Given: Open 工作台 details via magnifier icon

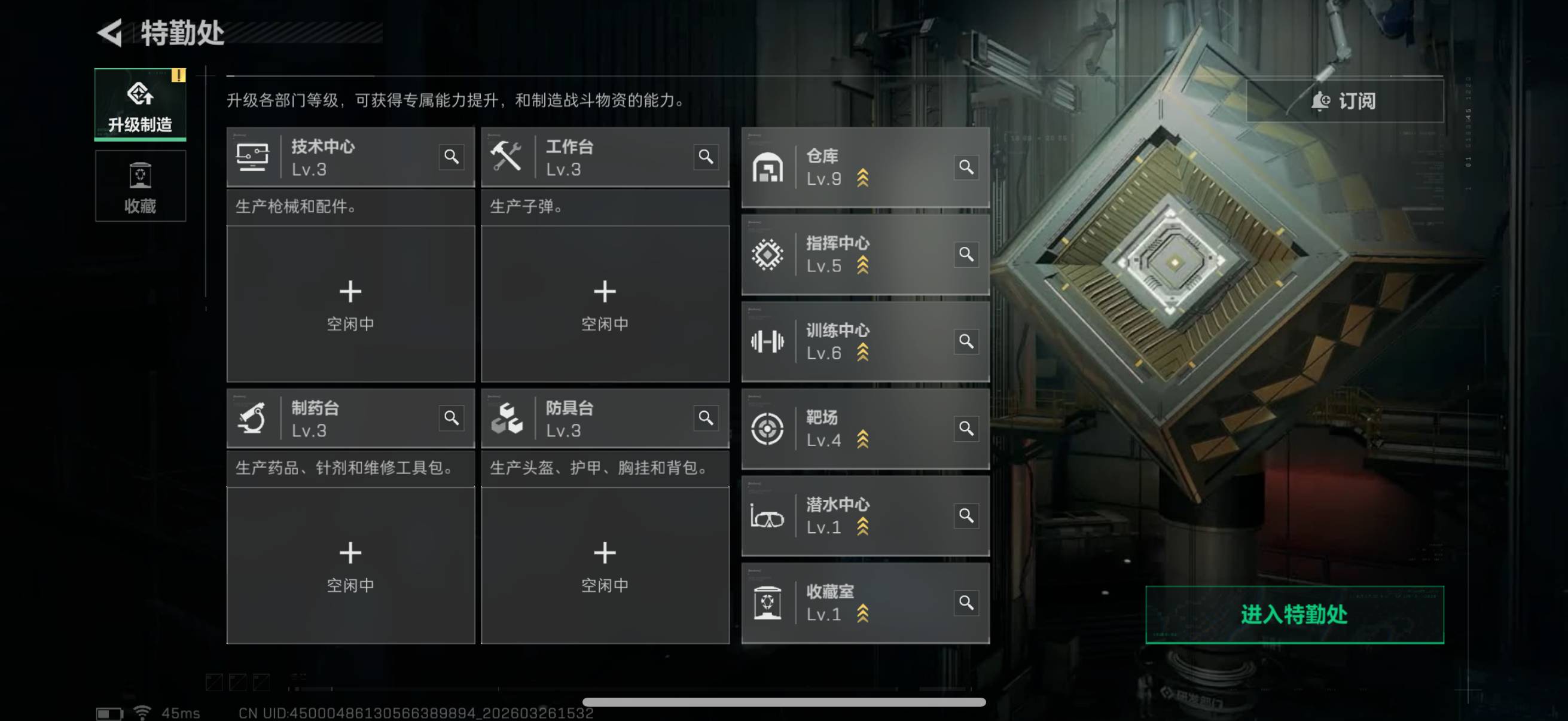Looking at the screenshot, I should (706, 157).
